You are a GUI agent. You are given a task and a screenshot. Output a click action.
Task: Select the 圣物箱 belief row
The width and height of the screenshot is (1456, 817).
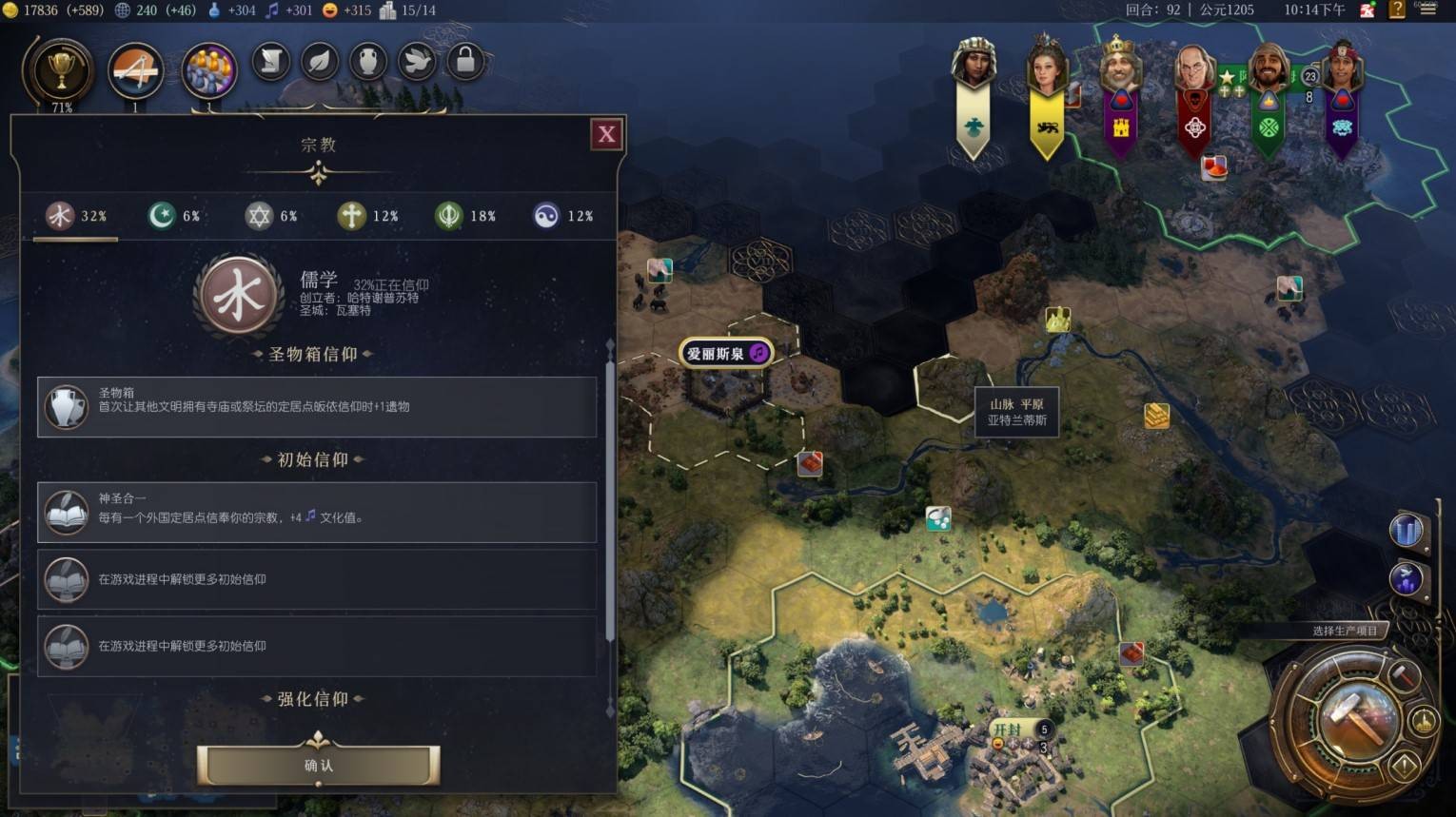(317, 406)
